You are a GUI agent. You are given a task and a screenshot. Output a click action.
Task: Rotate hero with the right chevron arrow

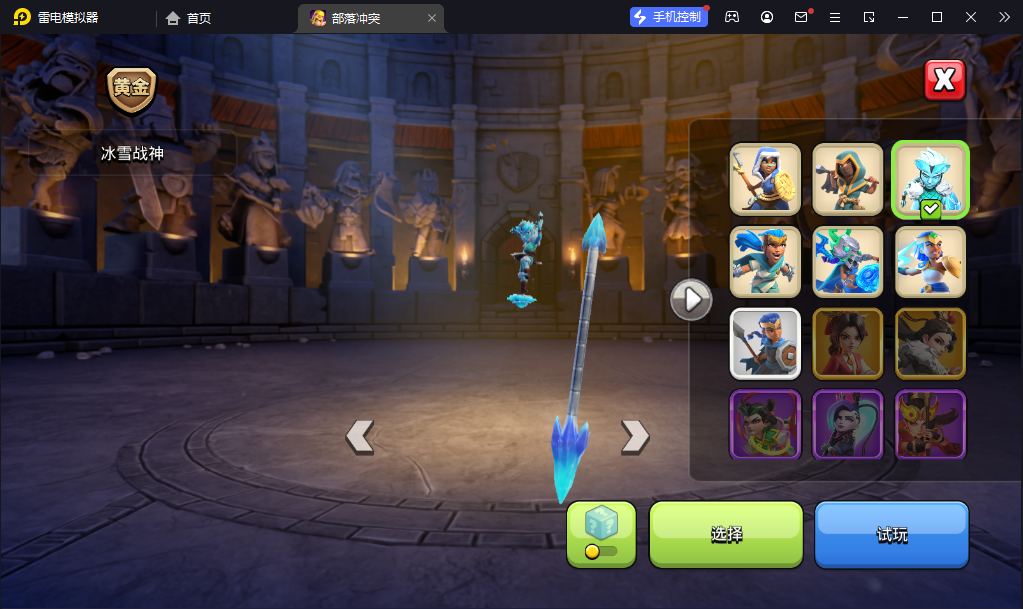[x=635, y=436]
